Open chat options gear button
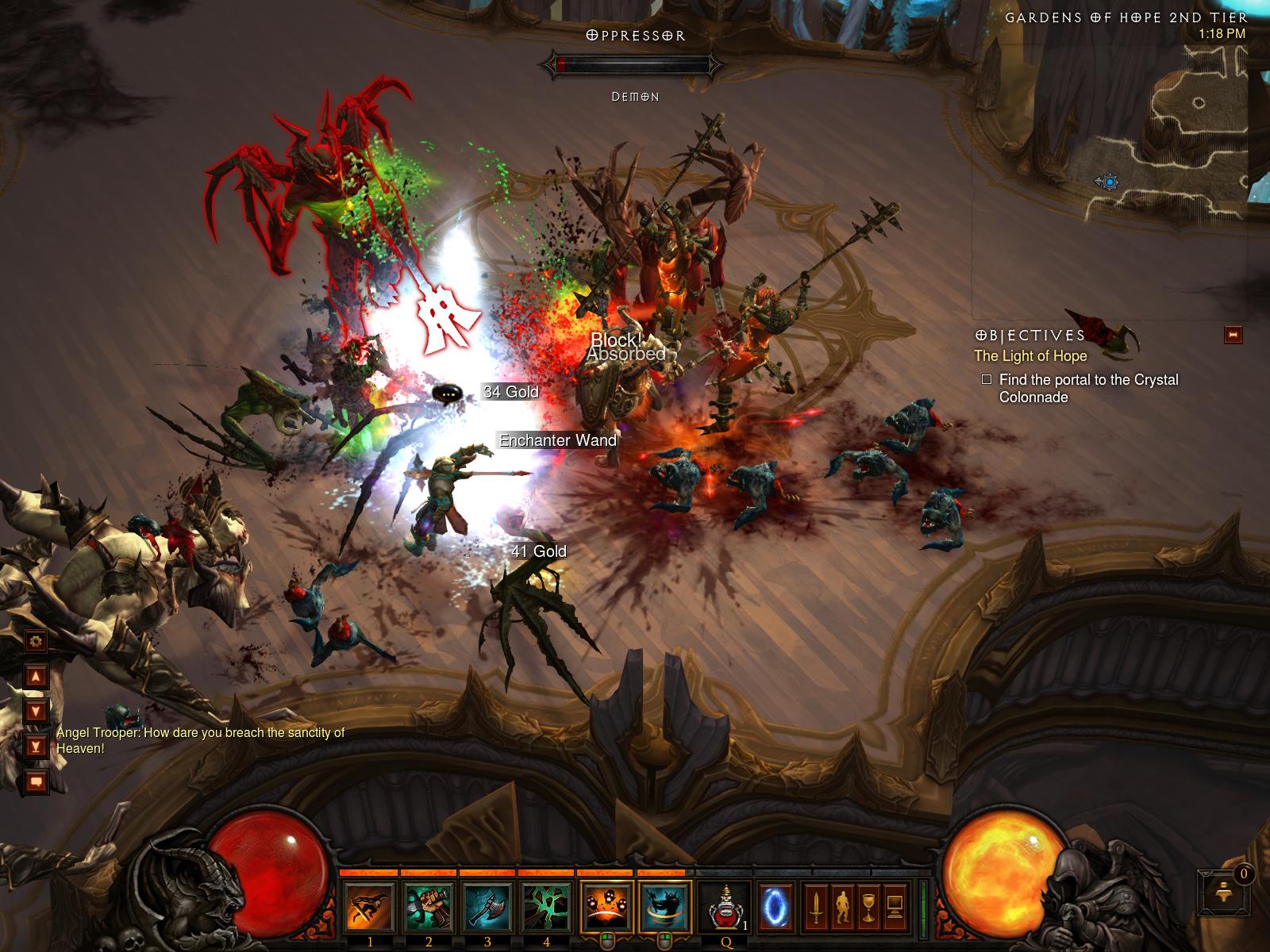This screenshot has width=1270, height=952. (x=36, y=641)
